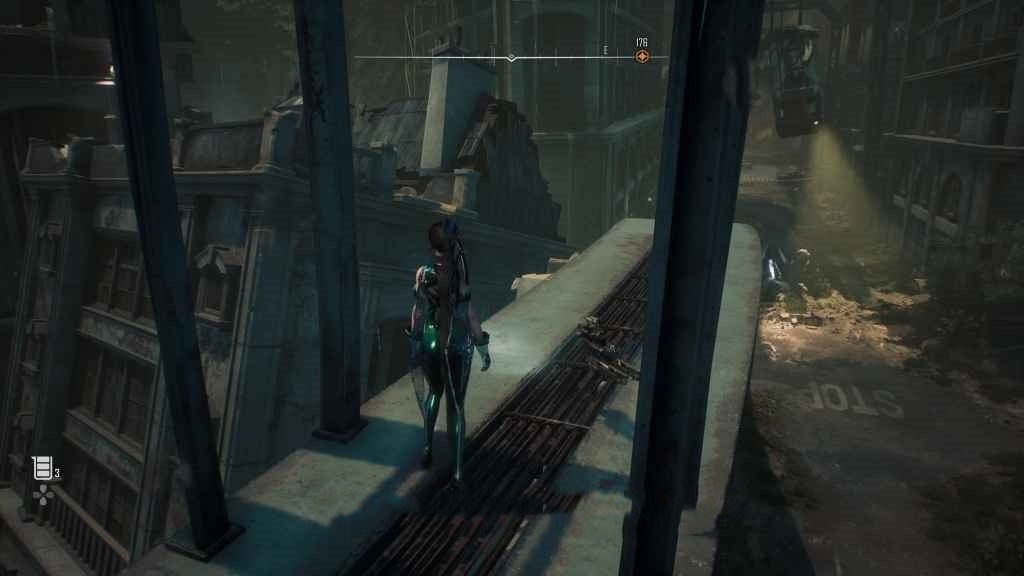The height and width of the screenshot is (576, 1024).
Task: Click the compass center heading indicator
Action: coord(511,58)
